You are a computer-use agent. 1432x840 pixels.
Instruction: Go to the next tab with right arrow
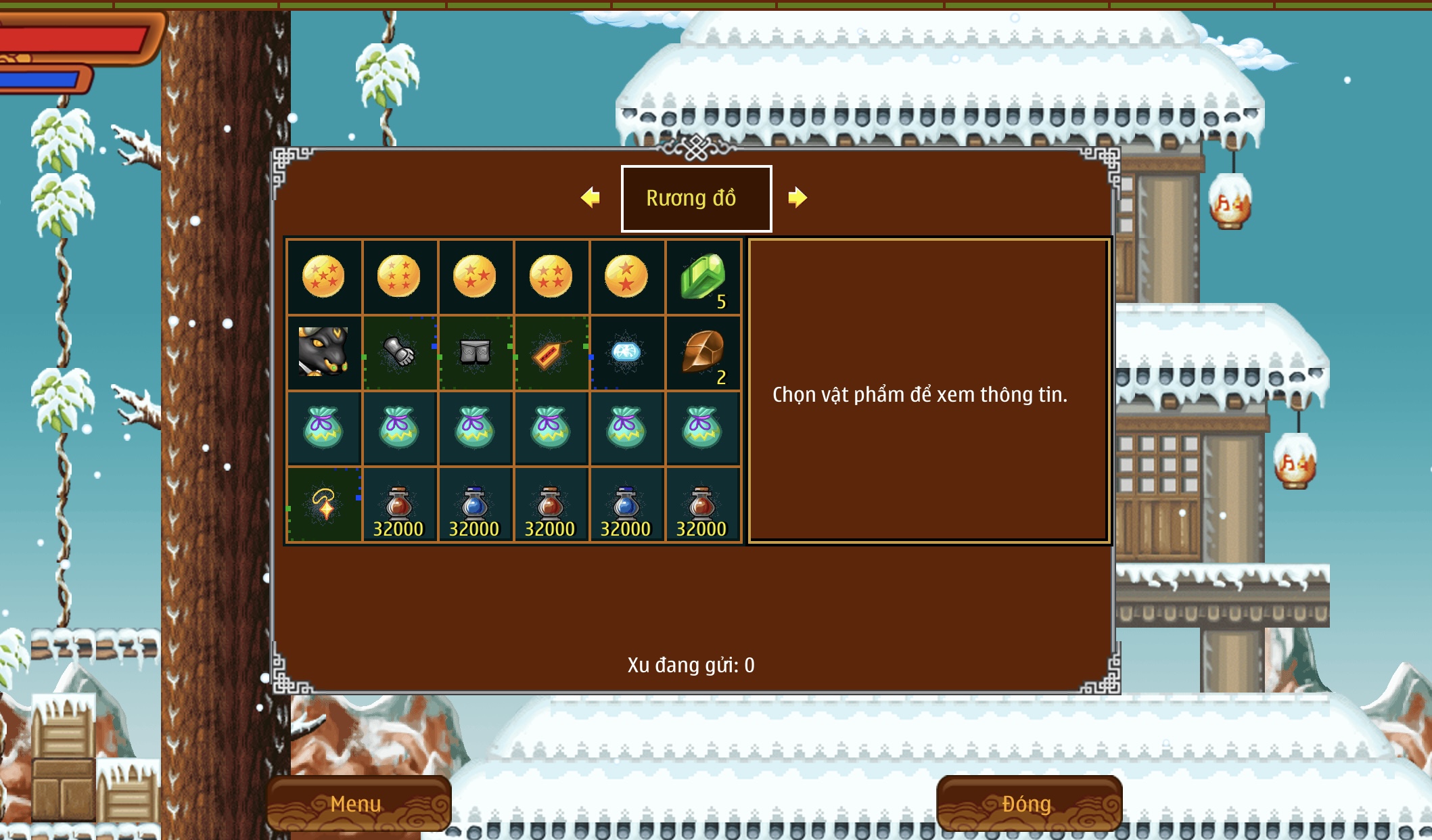coord(798,197)
